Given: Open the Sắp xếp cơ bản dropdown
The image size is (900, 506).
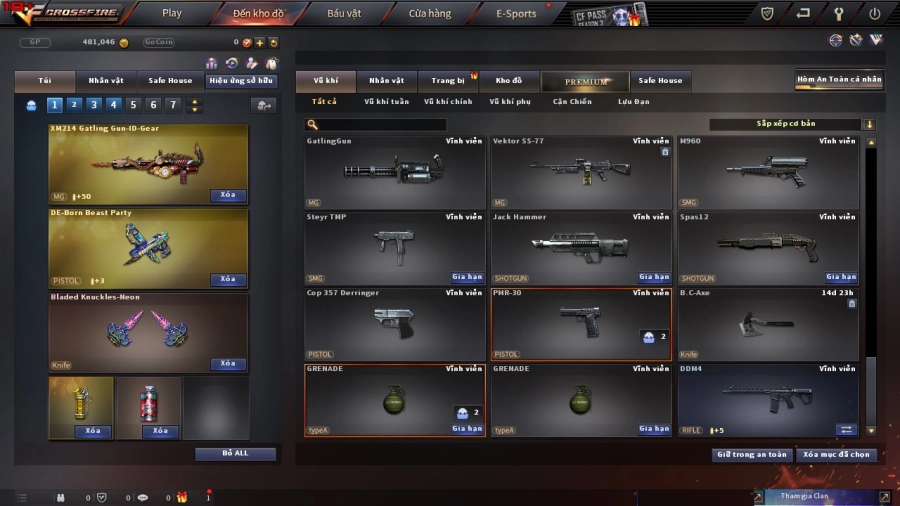Looking at the screenshot, I should (791, 125).
